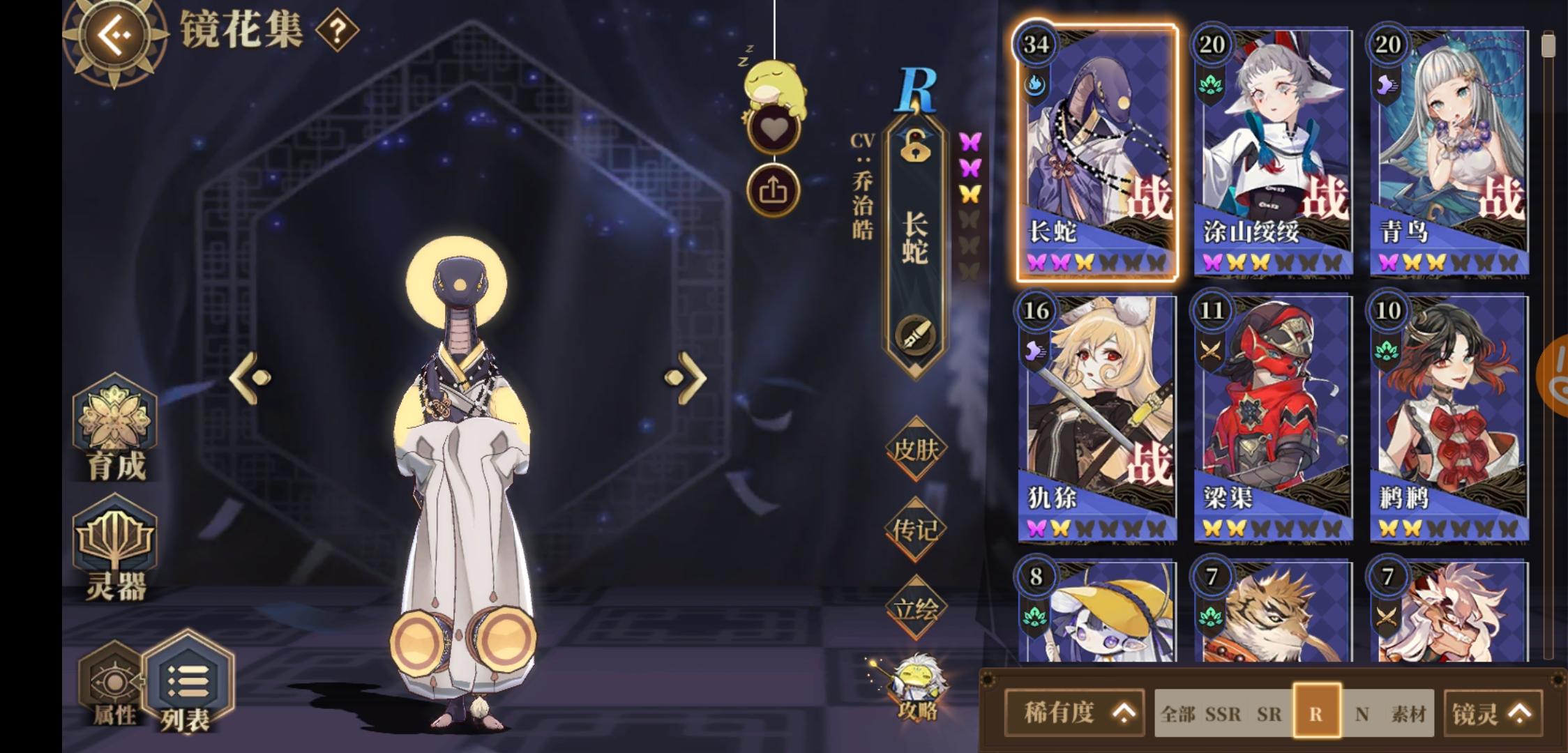The image size is (1568, 753).
Task: Share the character using the upload icon
Action: [773, 190]
